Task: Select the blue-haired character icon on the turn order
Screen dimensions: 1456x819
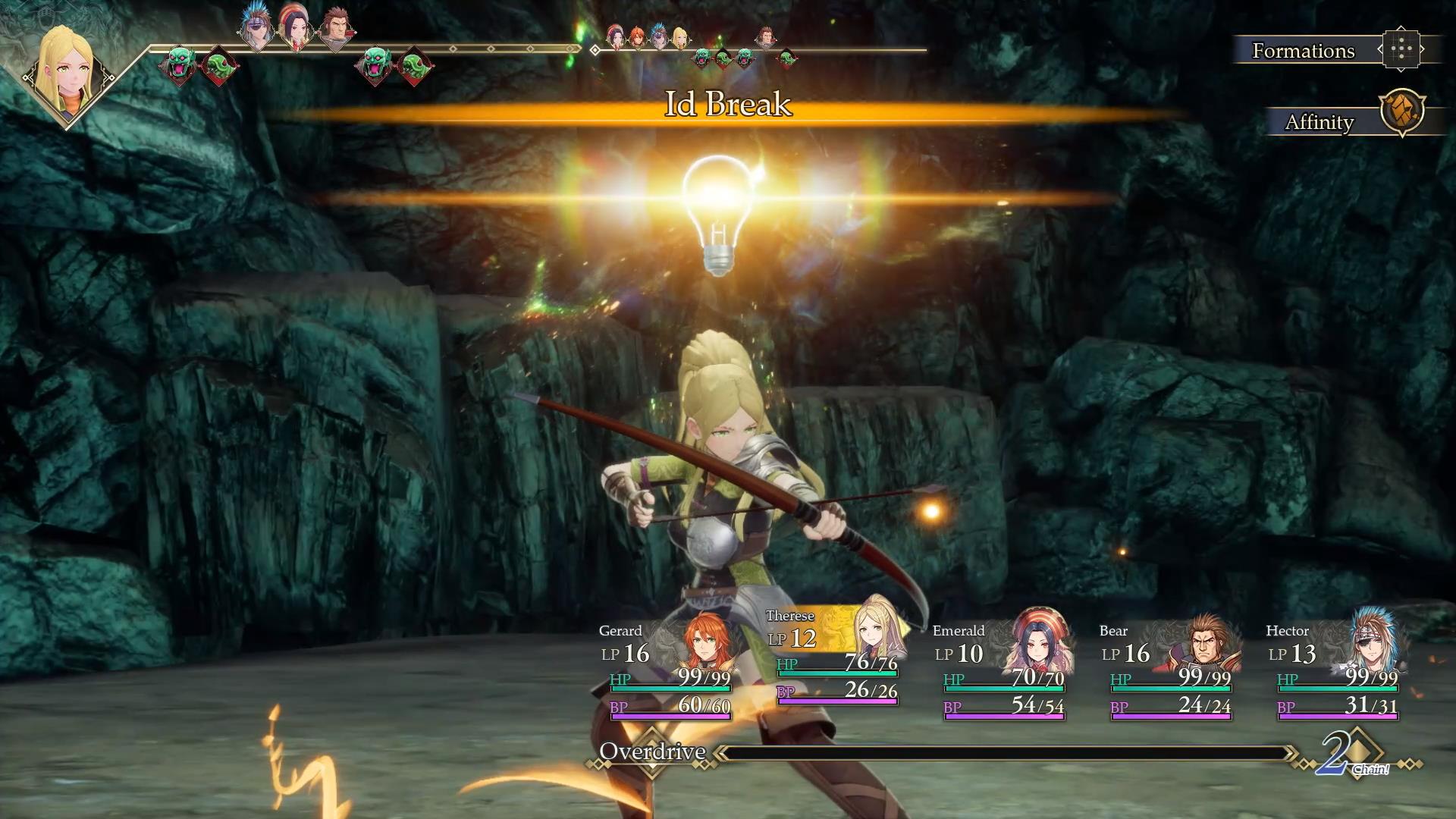Action: (254, 25)
